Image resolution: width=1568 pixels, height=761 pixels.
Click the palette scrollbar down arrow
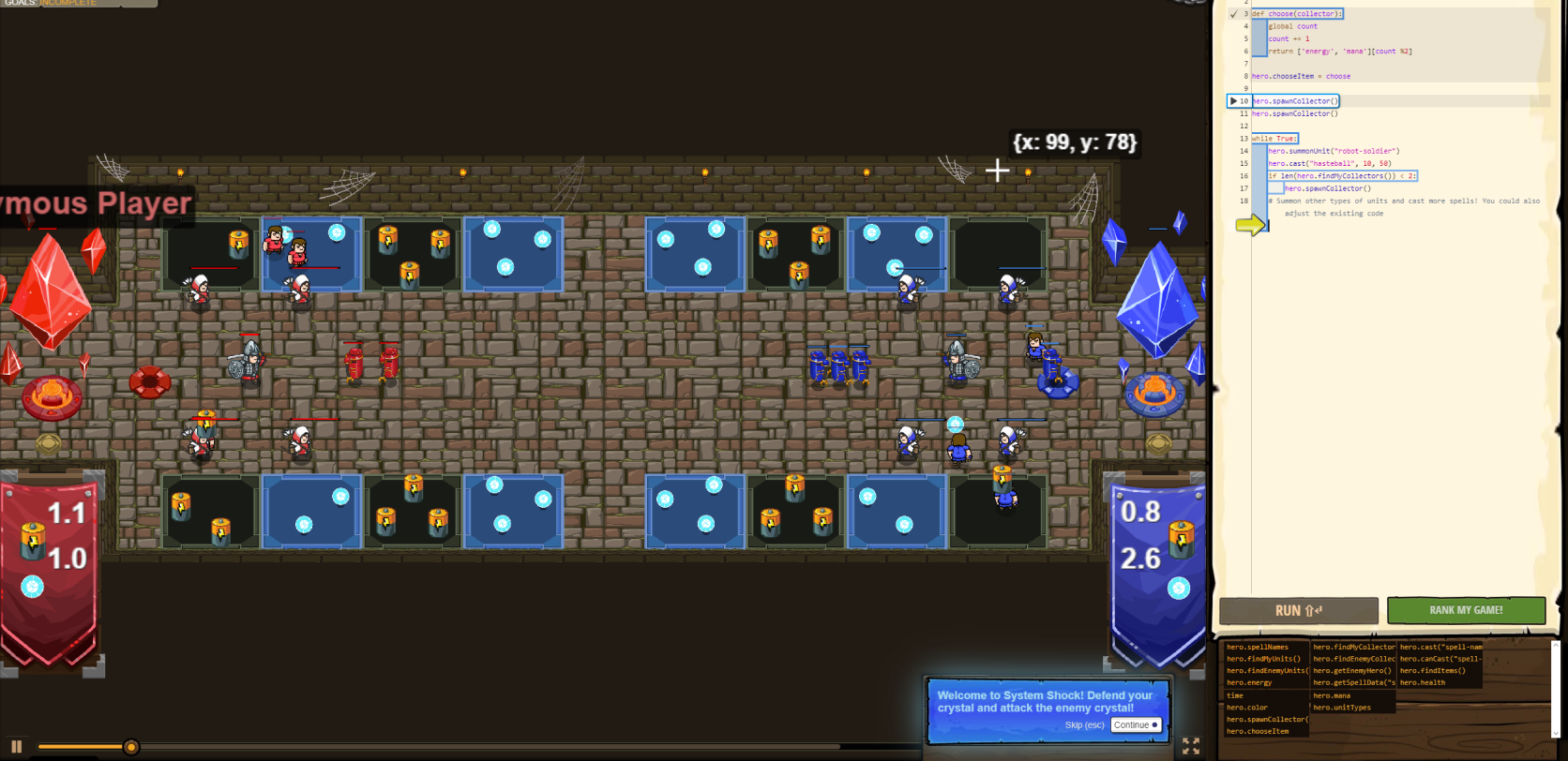[1555, 734]
